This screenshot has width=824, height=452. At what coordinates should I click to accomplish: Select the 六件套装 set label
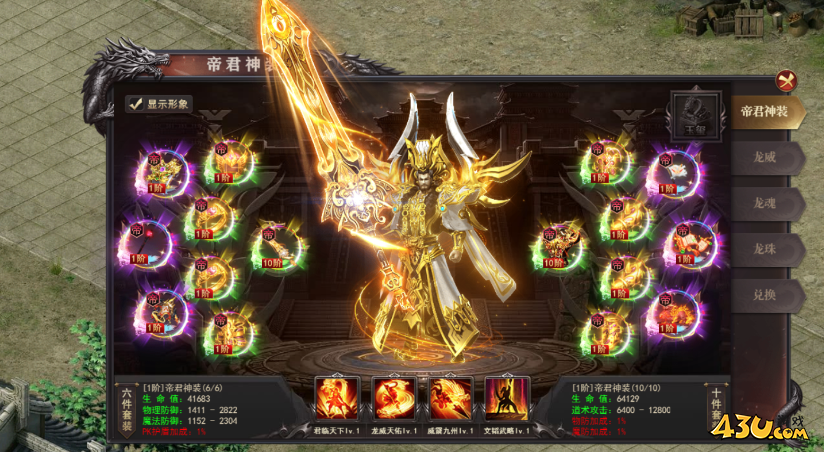click(x=126, y=410)
